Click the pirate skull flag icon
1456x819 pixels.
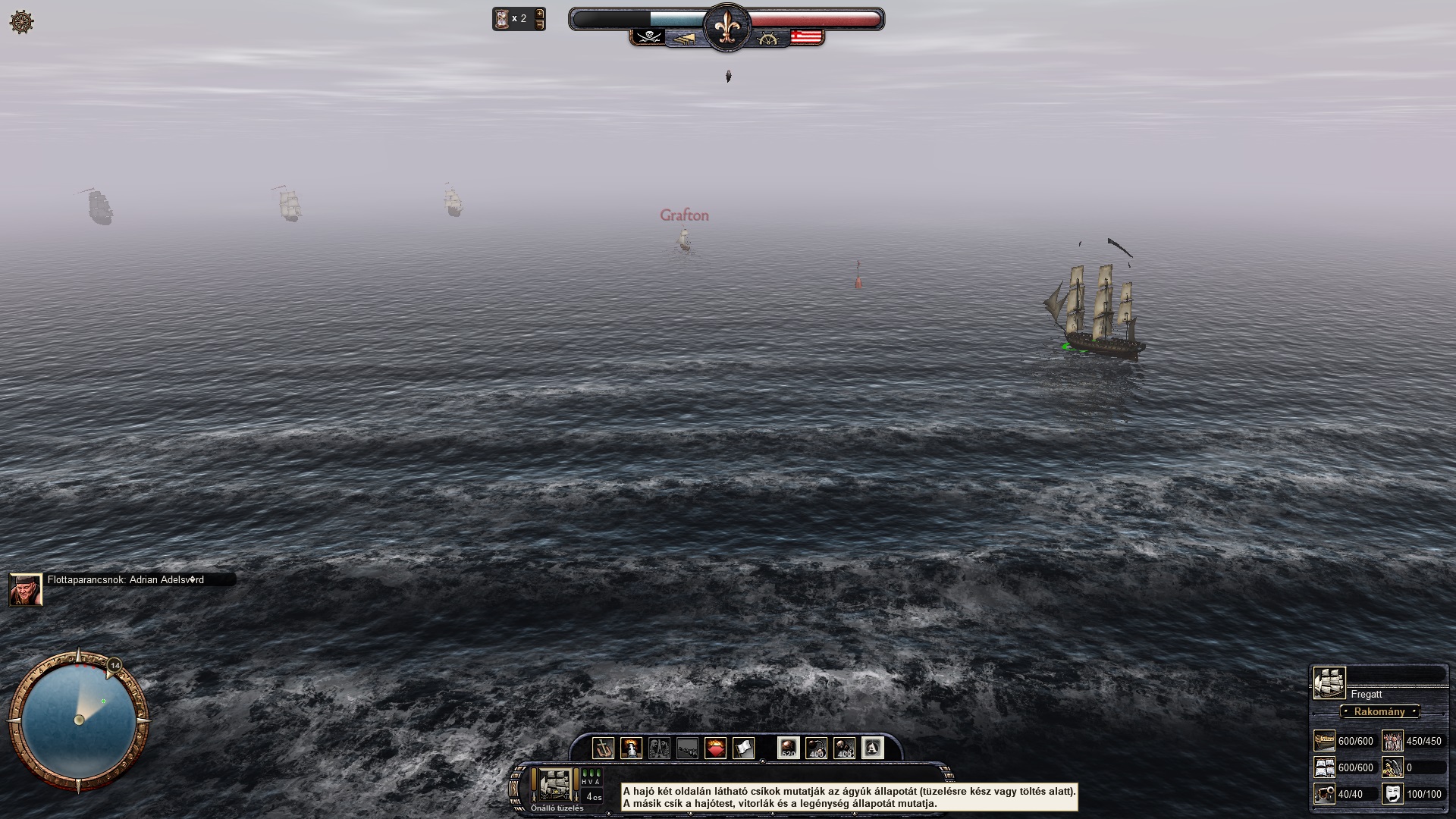[649, 36]
